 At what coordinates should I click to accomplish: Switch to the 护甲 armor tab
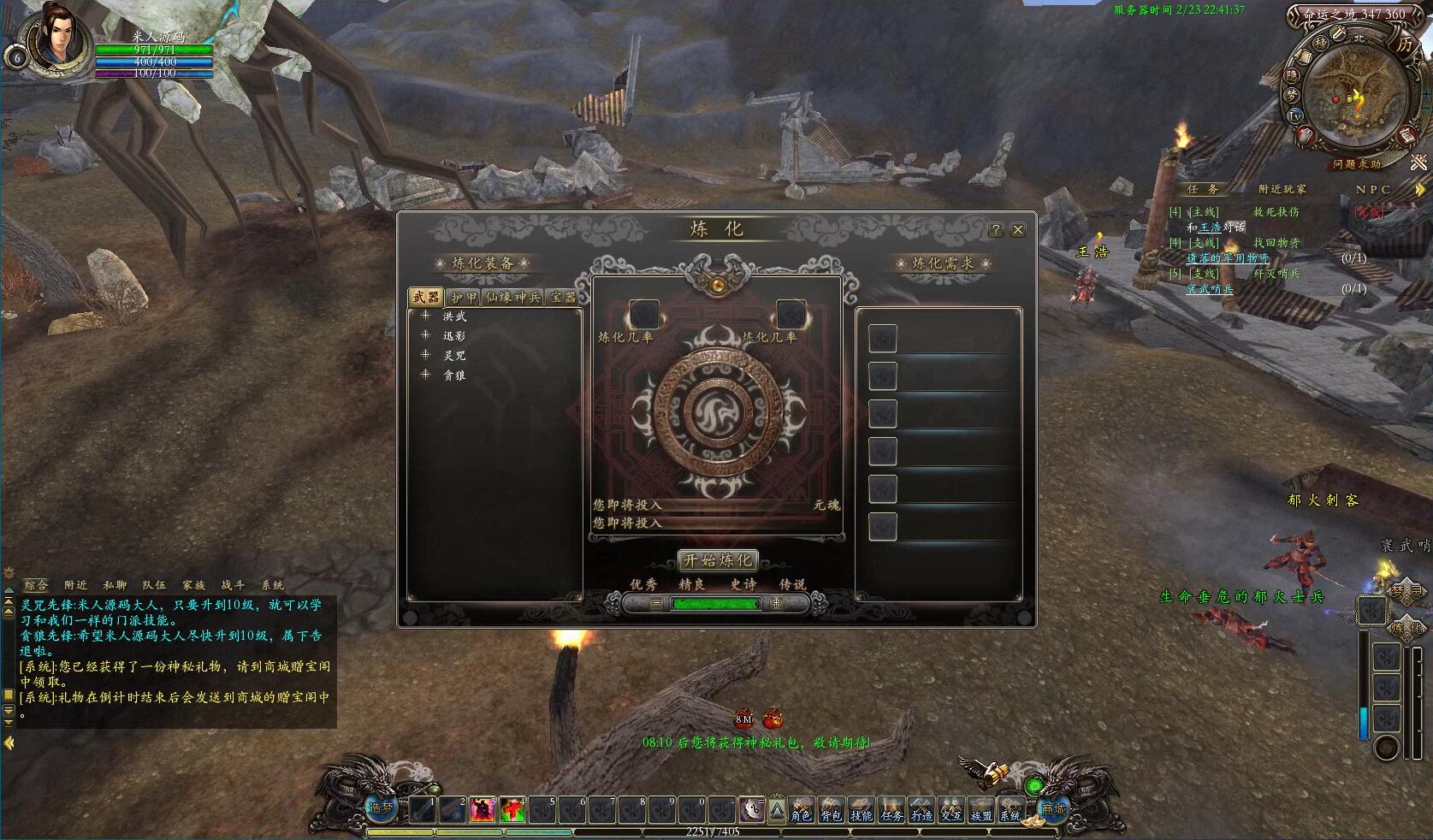pos(464,297)
